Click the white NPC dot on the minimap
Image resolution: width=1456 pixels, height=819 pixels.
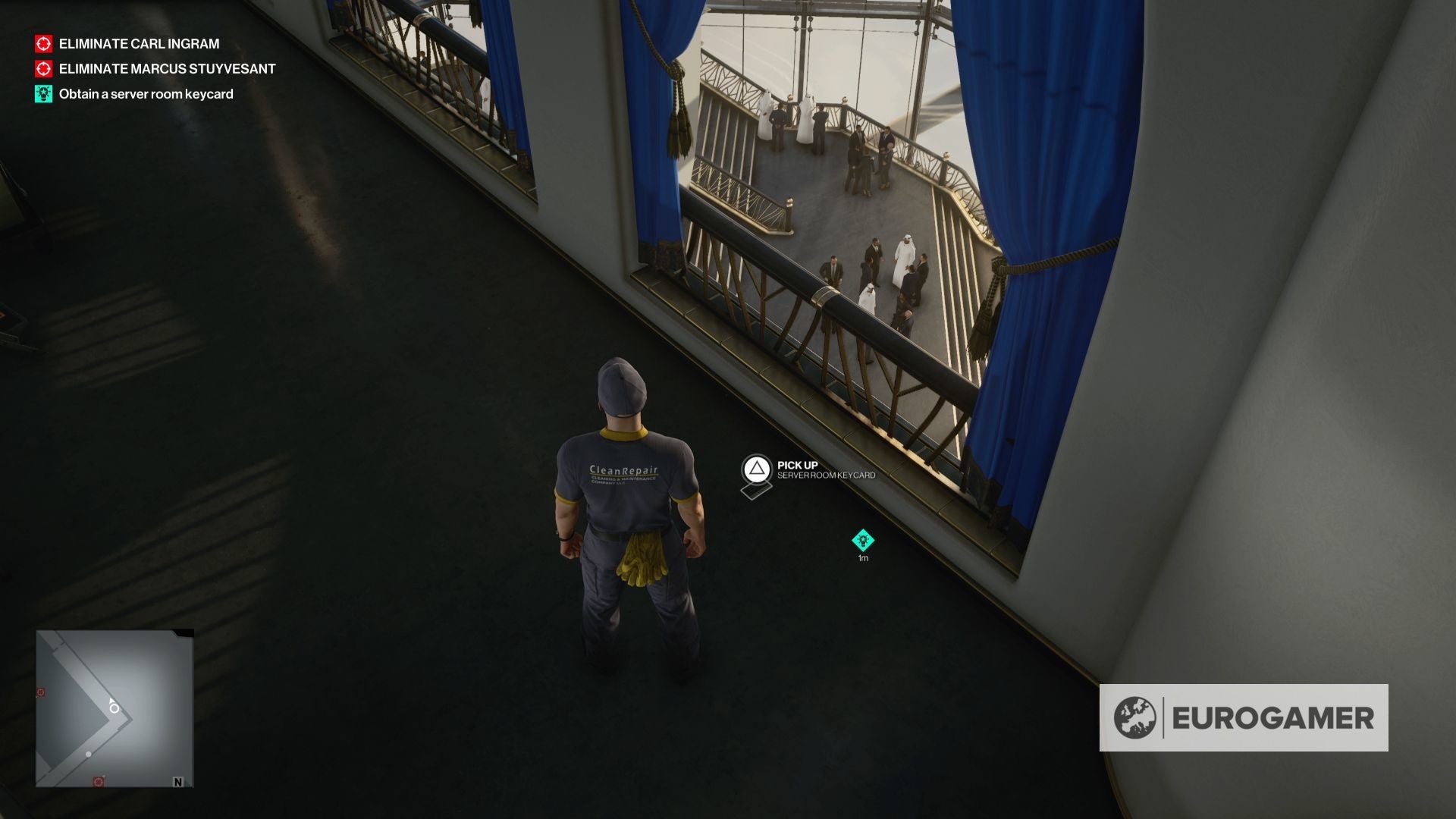point(89,755)
